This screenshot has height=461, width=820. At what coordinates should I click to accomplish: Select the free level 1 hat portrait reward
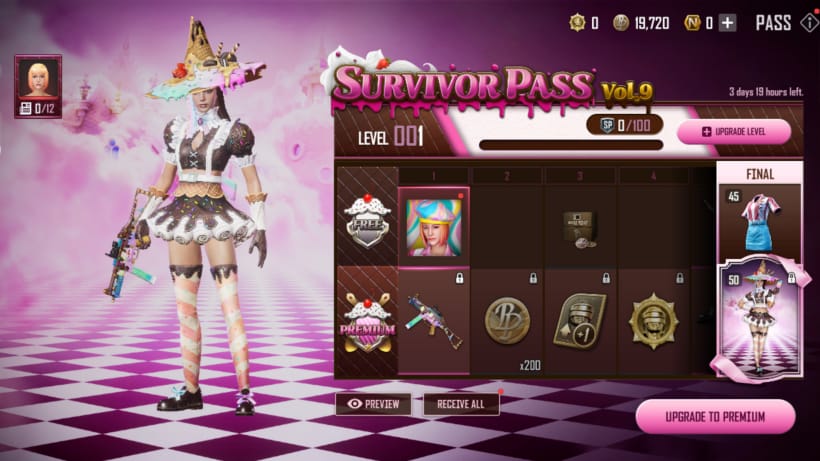point(434,227)
